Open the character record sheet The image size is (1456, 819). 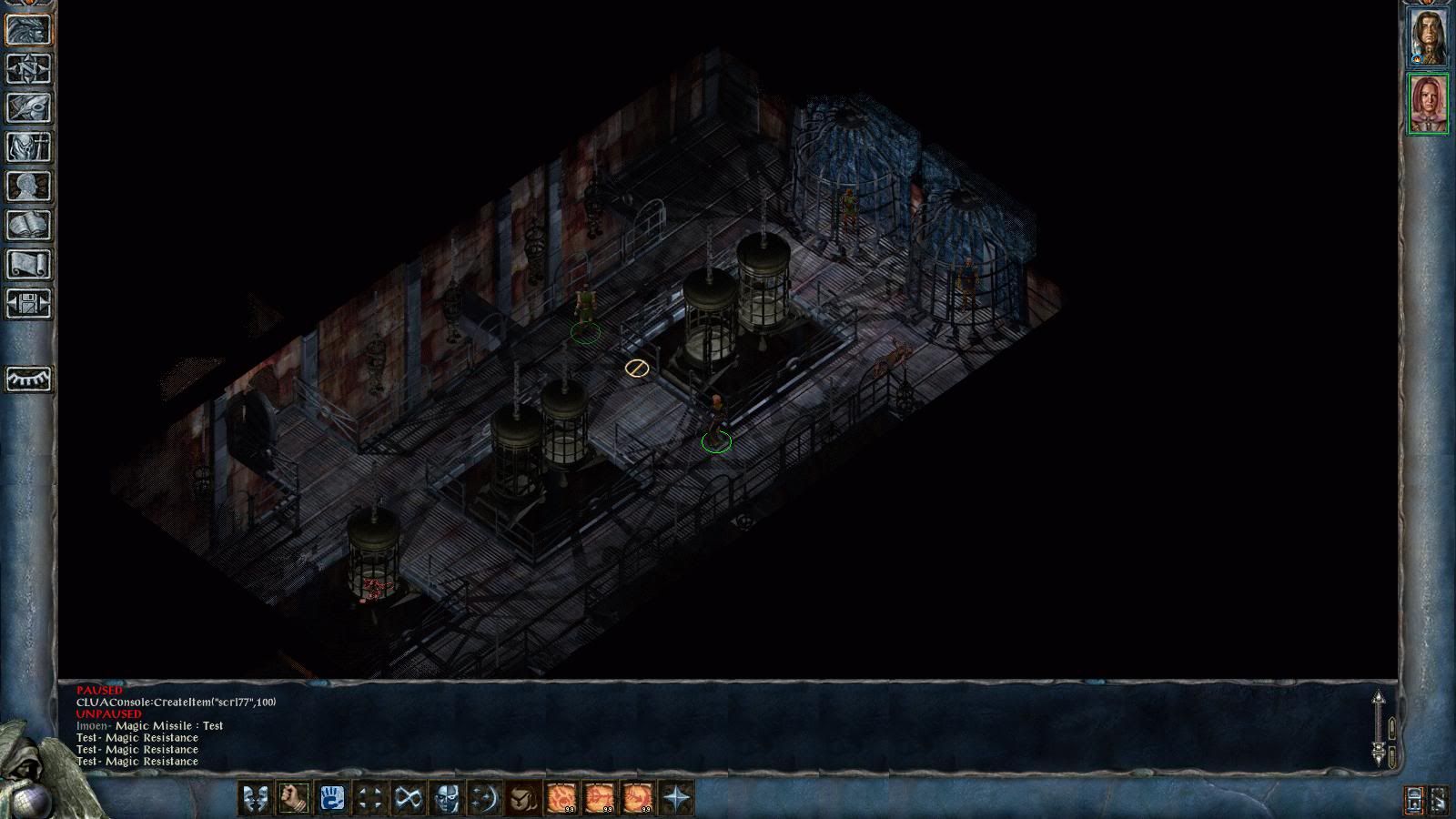29,187
